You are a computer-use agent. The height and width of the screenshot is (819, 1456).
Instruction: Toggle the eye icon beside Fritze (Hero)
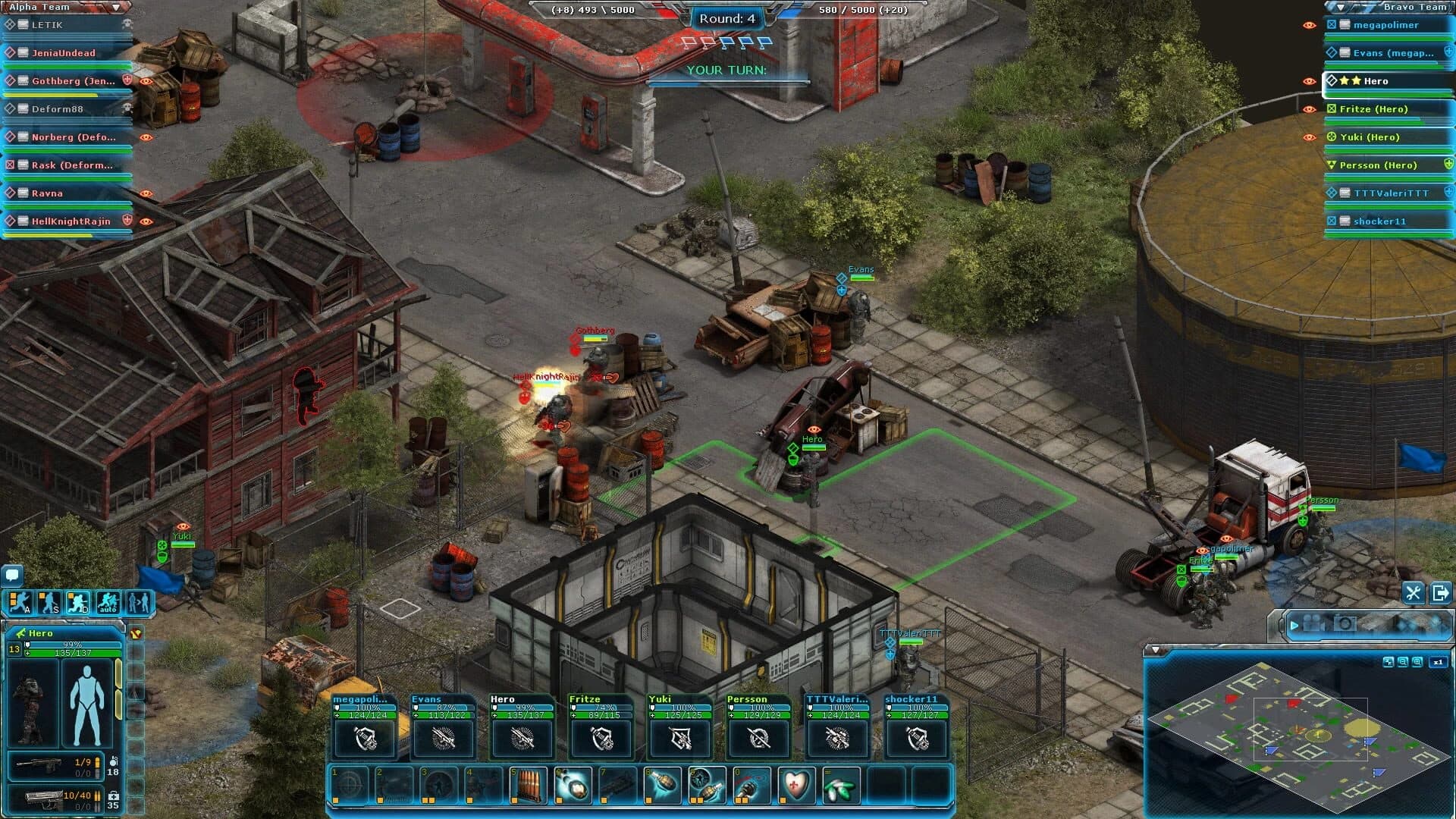[1307, 108]
